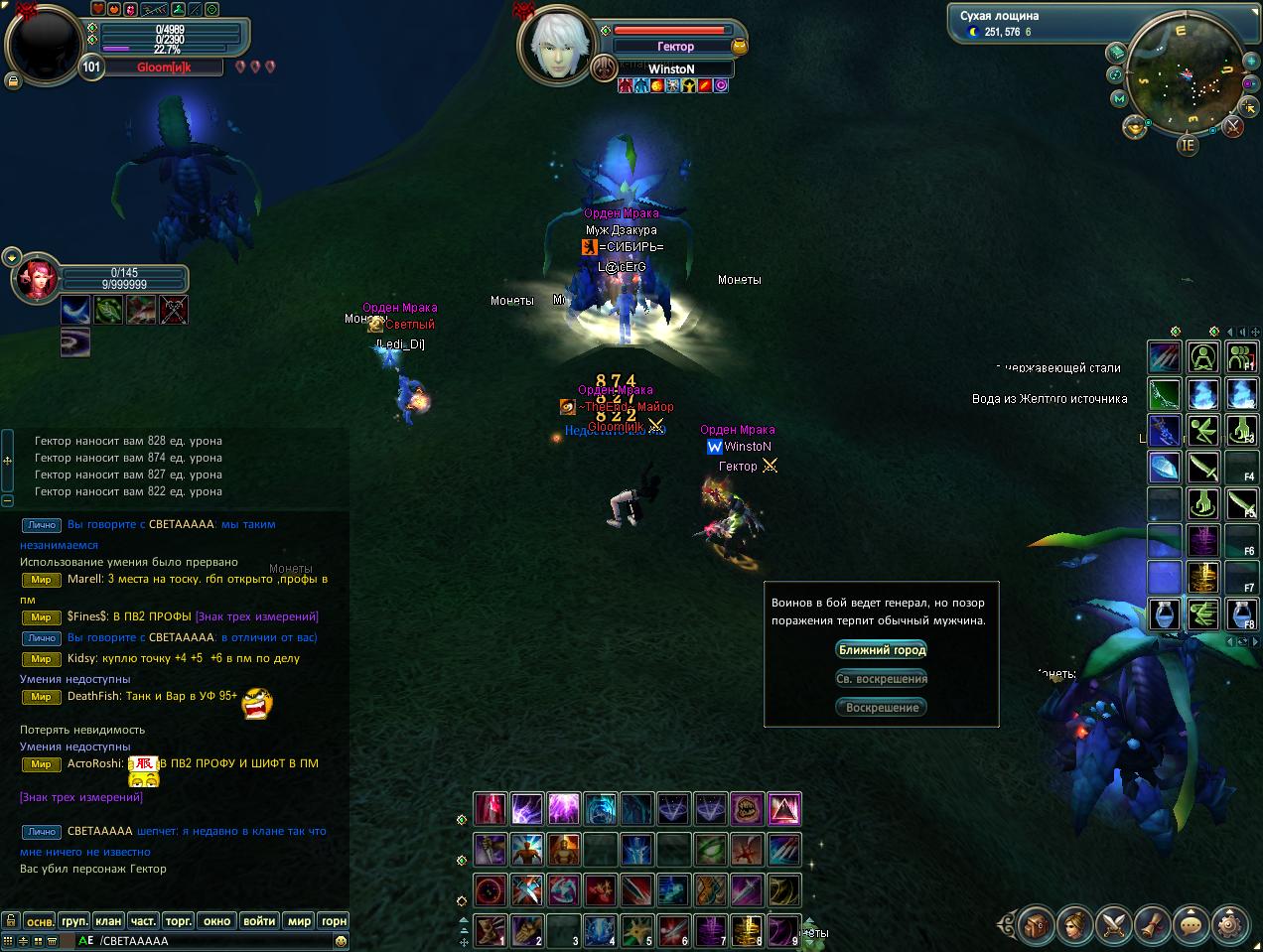Open the crossed swords skills menu
The width and height of the screenshot is (1263, 952).
(1115, 925)
